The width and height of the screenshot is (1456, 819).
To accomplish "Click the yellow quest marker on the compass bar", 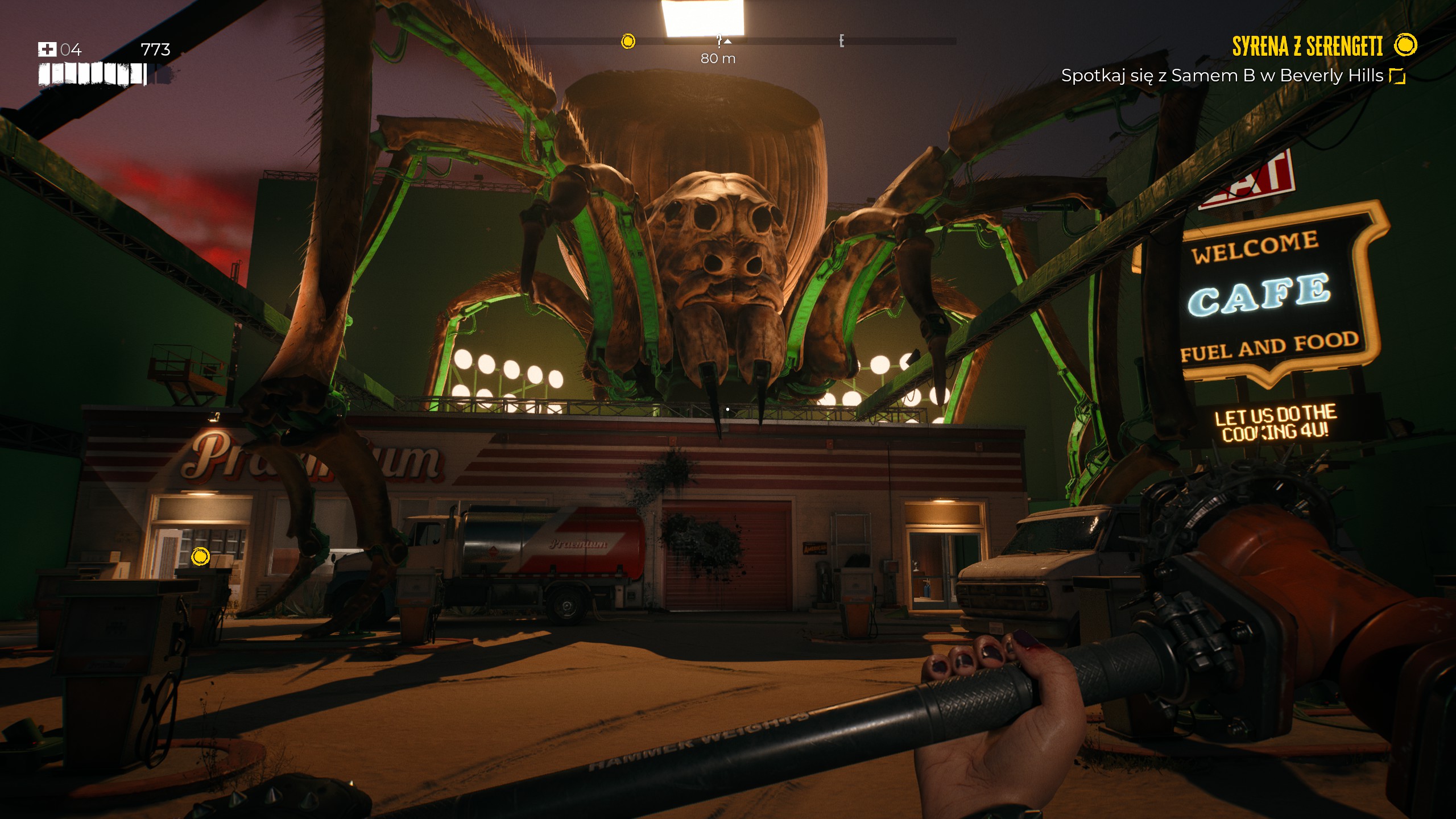I will (x=628, y=41).
